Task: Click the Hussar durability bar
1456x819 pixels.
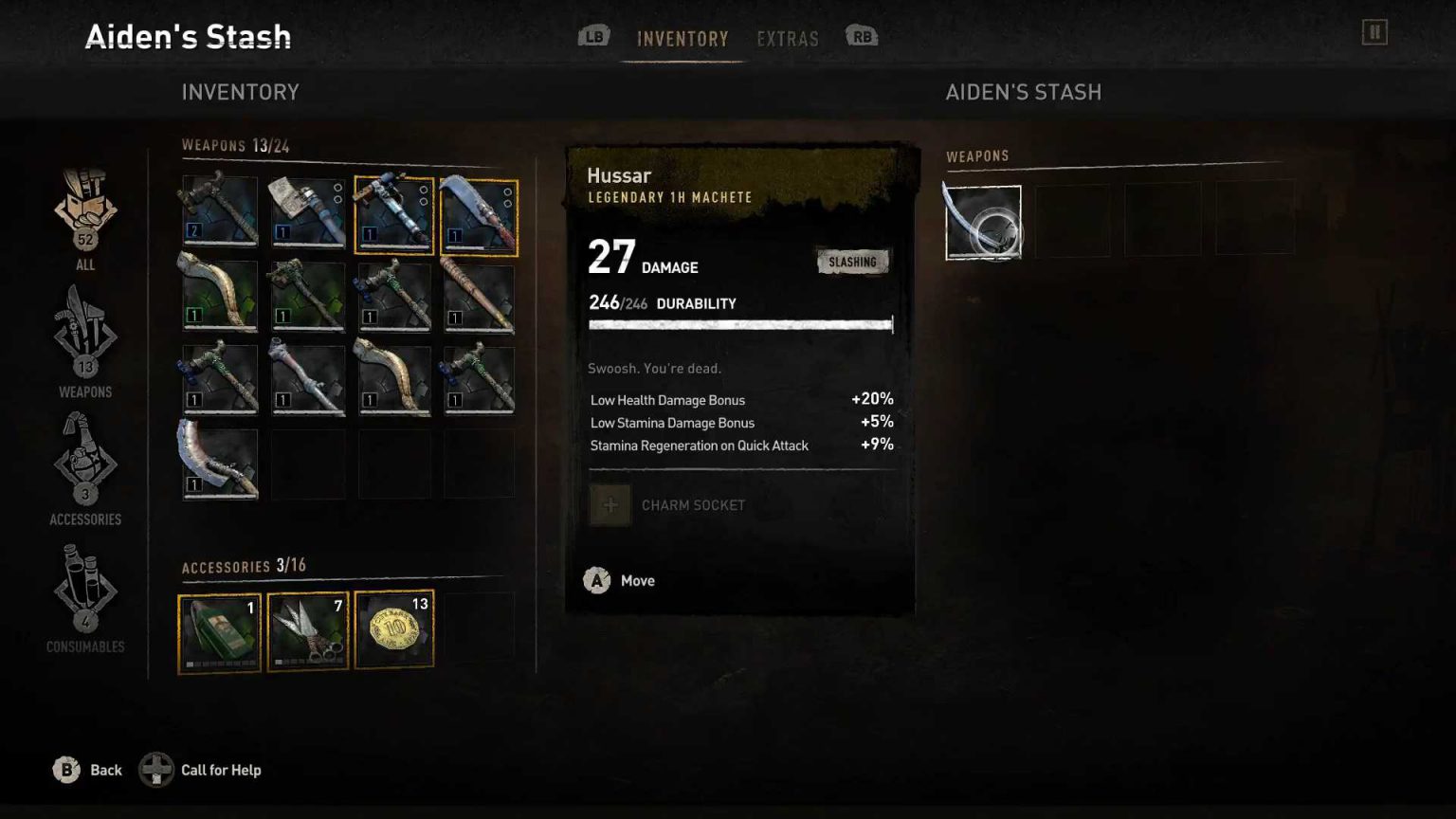Action: [740, 324]
